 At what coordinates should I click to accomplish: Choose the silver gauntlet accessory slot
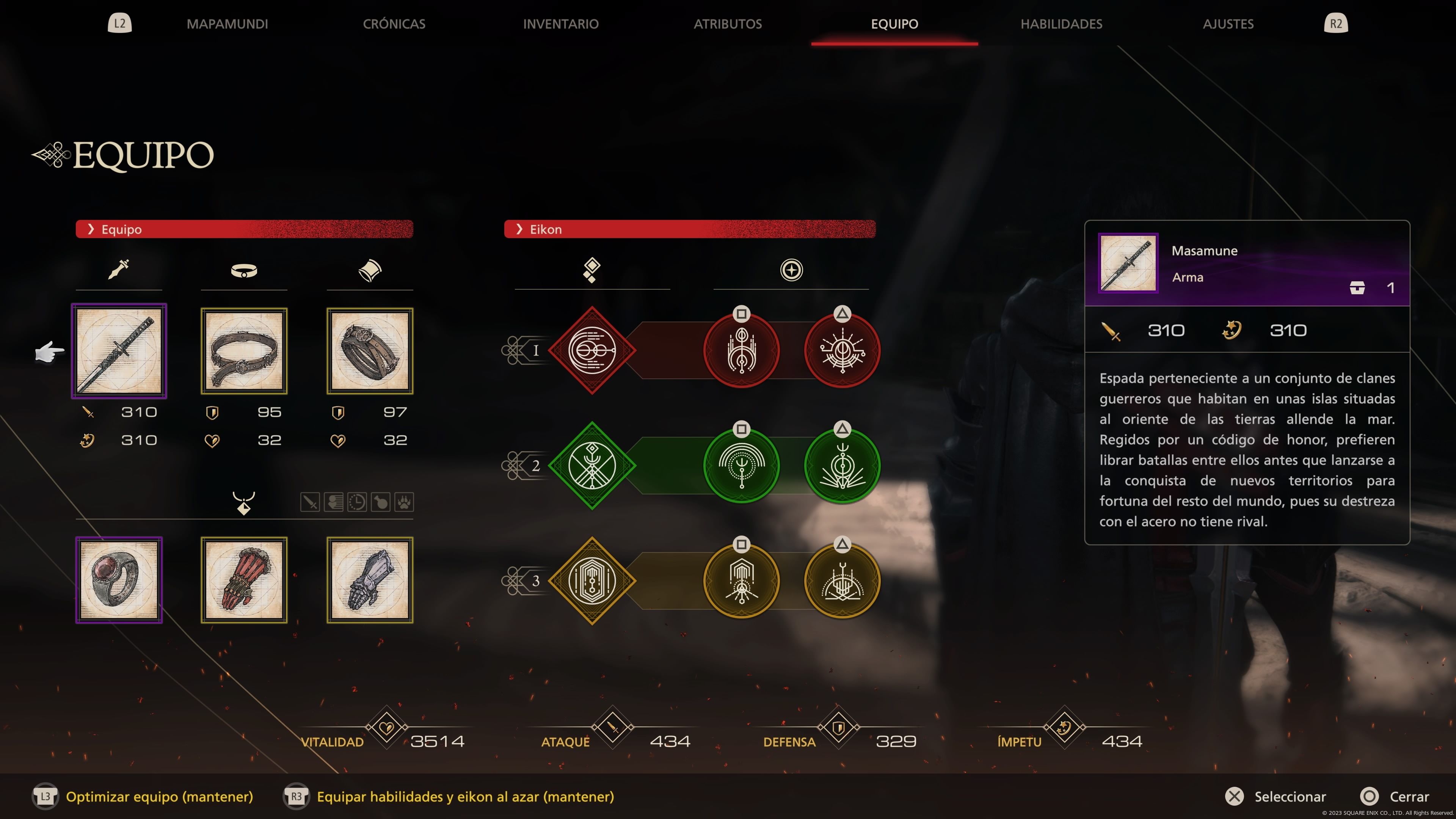click(x=370, y=580)
